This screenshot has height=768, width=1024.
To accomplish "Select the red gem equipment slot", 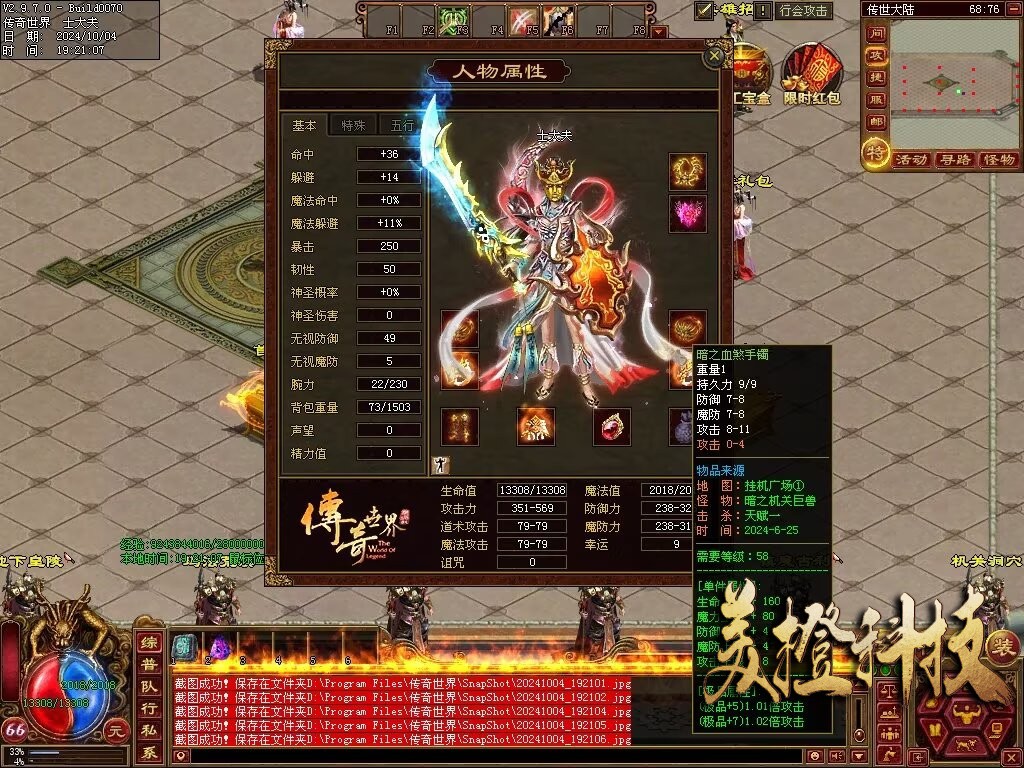I will 611,427.
